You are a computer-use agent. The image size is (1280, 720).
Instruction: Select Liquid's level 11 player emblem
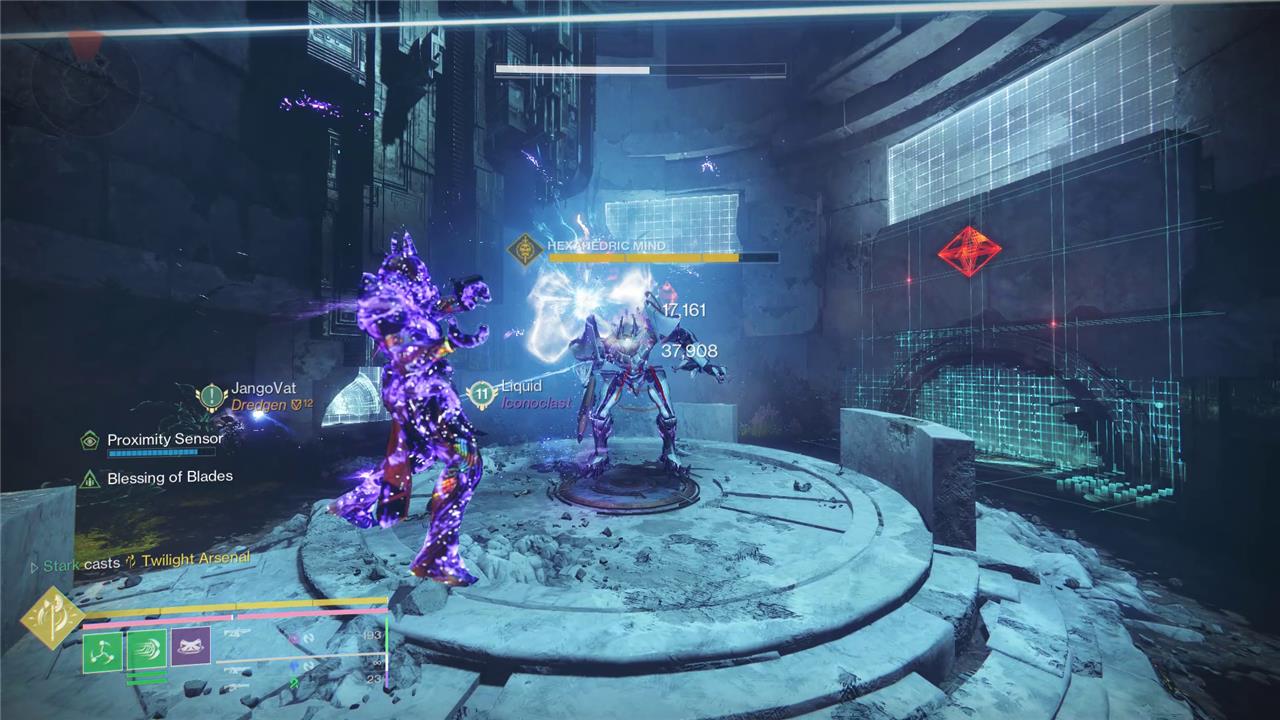482,394
